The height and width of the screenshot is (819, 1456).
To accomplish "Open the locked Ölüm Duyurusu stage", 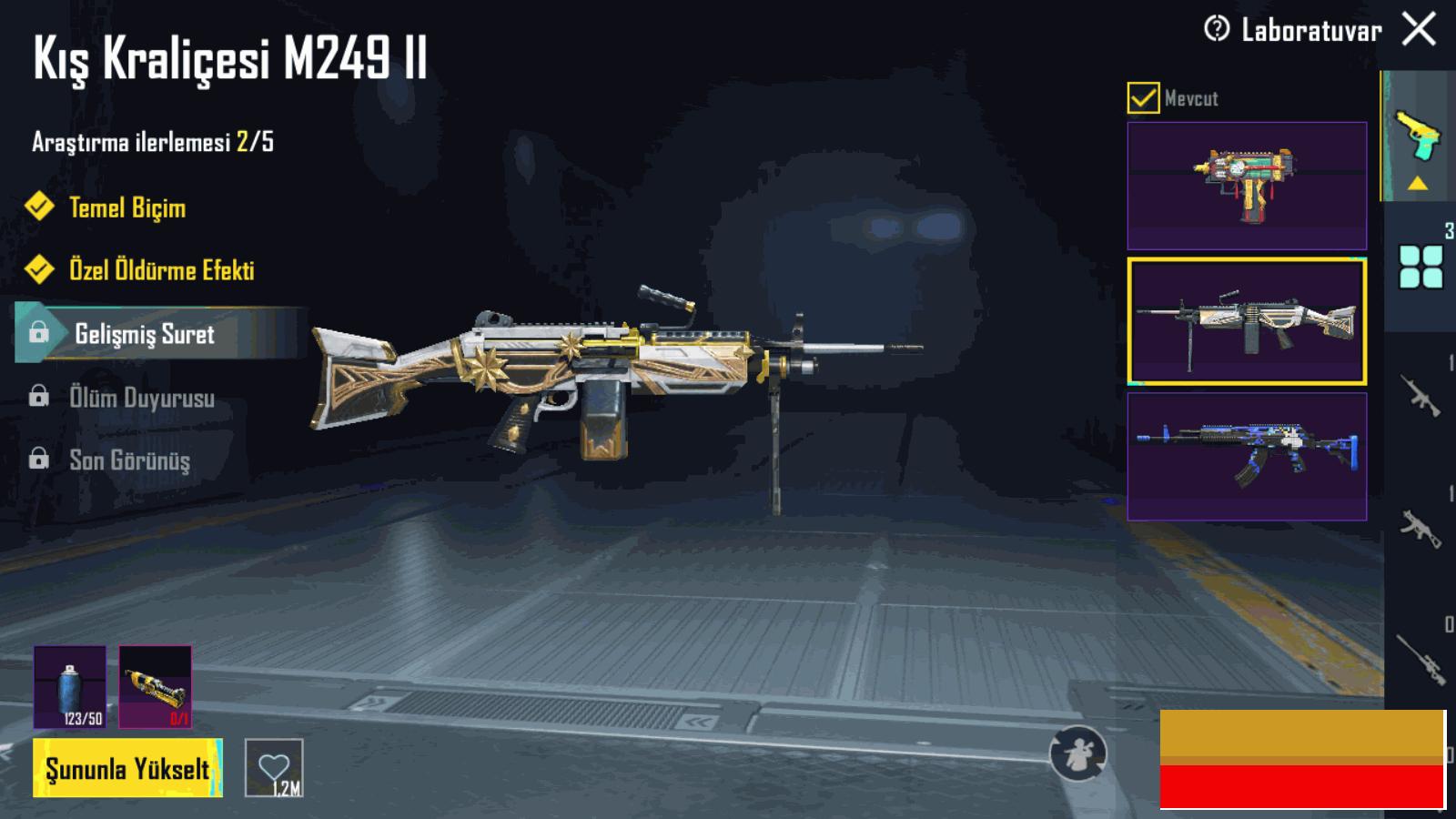I will [141, 398].
